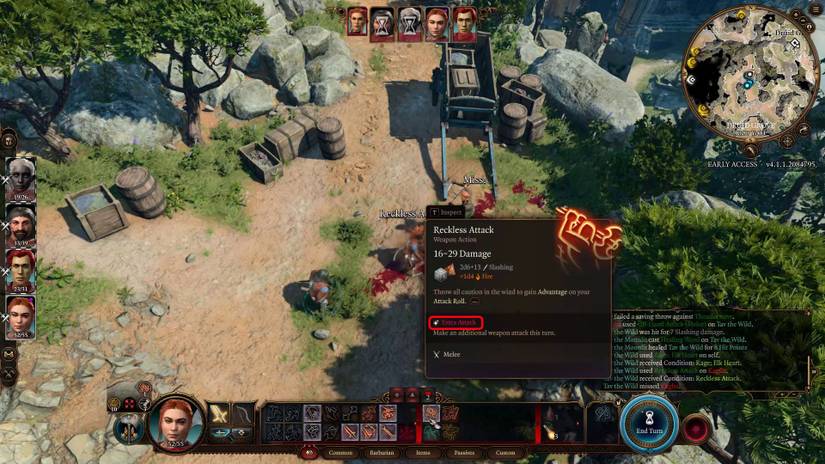Viewport: 825px width, 464px height.
Task: Select the pale white-haired party member portrait
Action: coord(21,177)
